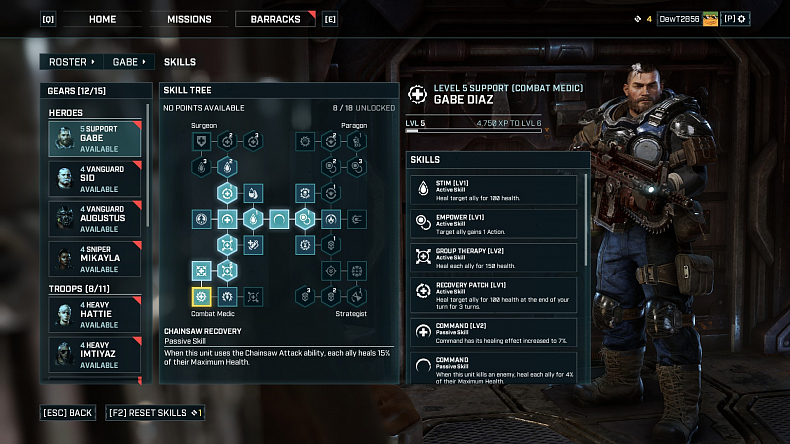Select Vanguard Augustus in the roster
The image size is (790, 444).
click(x=97, y=219)
